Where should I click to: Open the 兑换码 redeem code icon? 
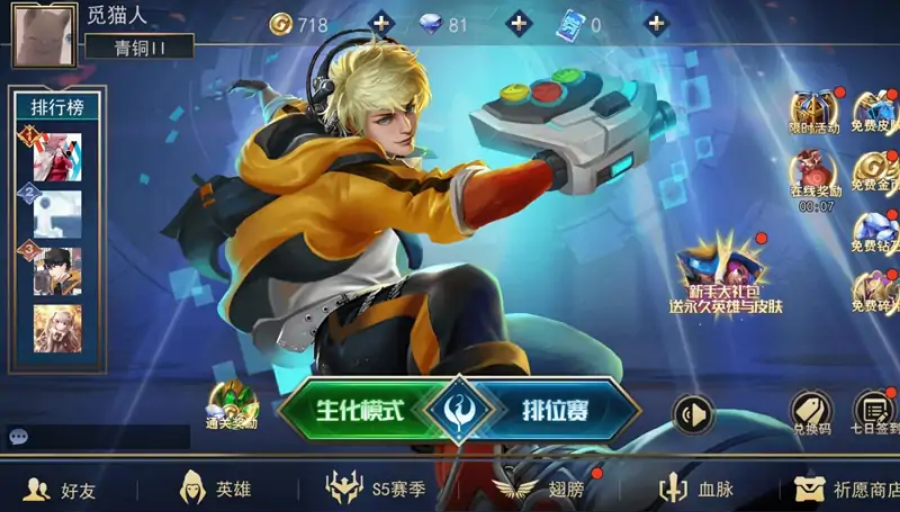tap(811, 410)
